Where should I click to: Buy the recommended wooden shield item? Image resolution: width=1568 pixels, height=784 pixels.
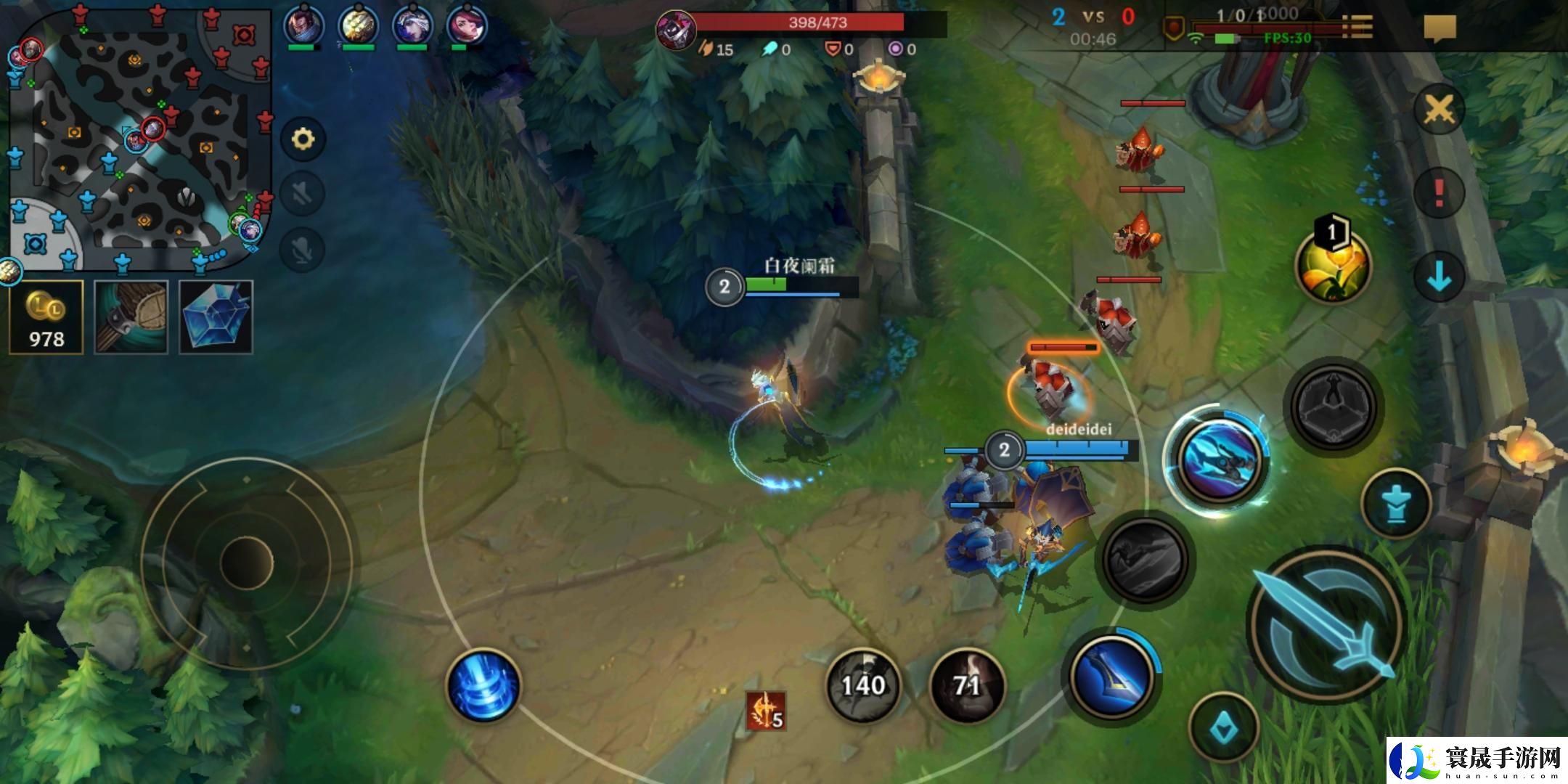(x=131, y=317)
